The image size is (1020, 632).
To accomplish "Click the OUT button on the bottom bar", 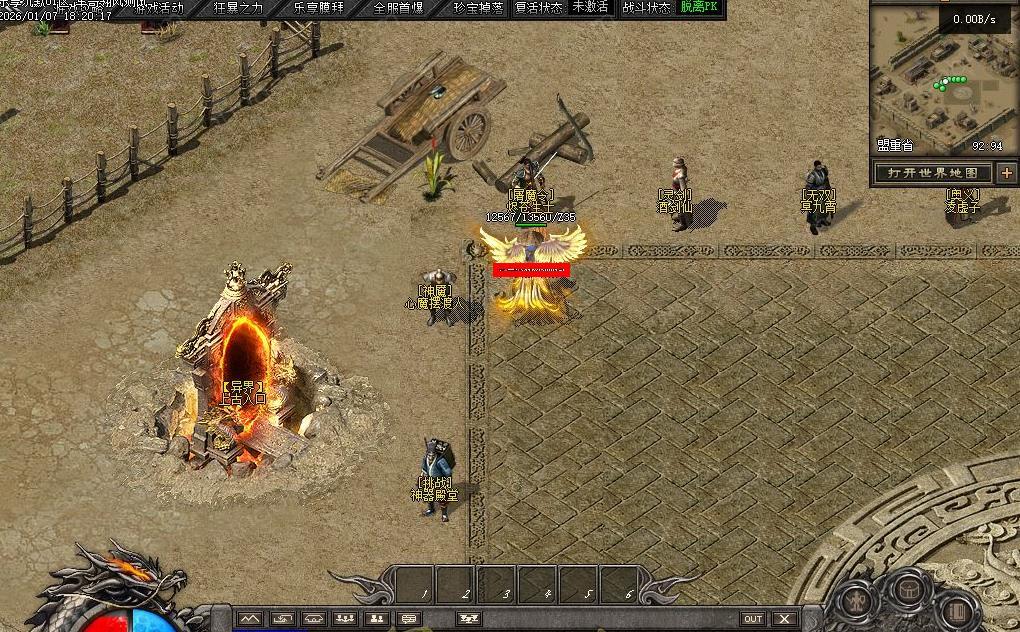I will click(x=753, y=619).
